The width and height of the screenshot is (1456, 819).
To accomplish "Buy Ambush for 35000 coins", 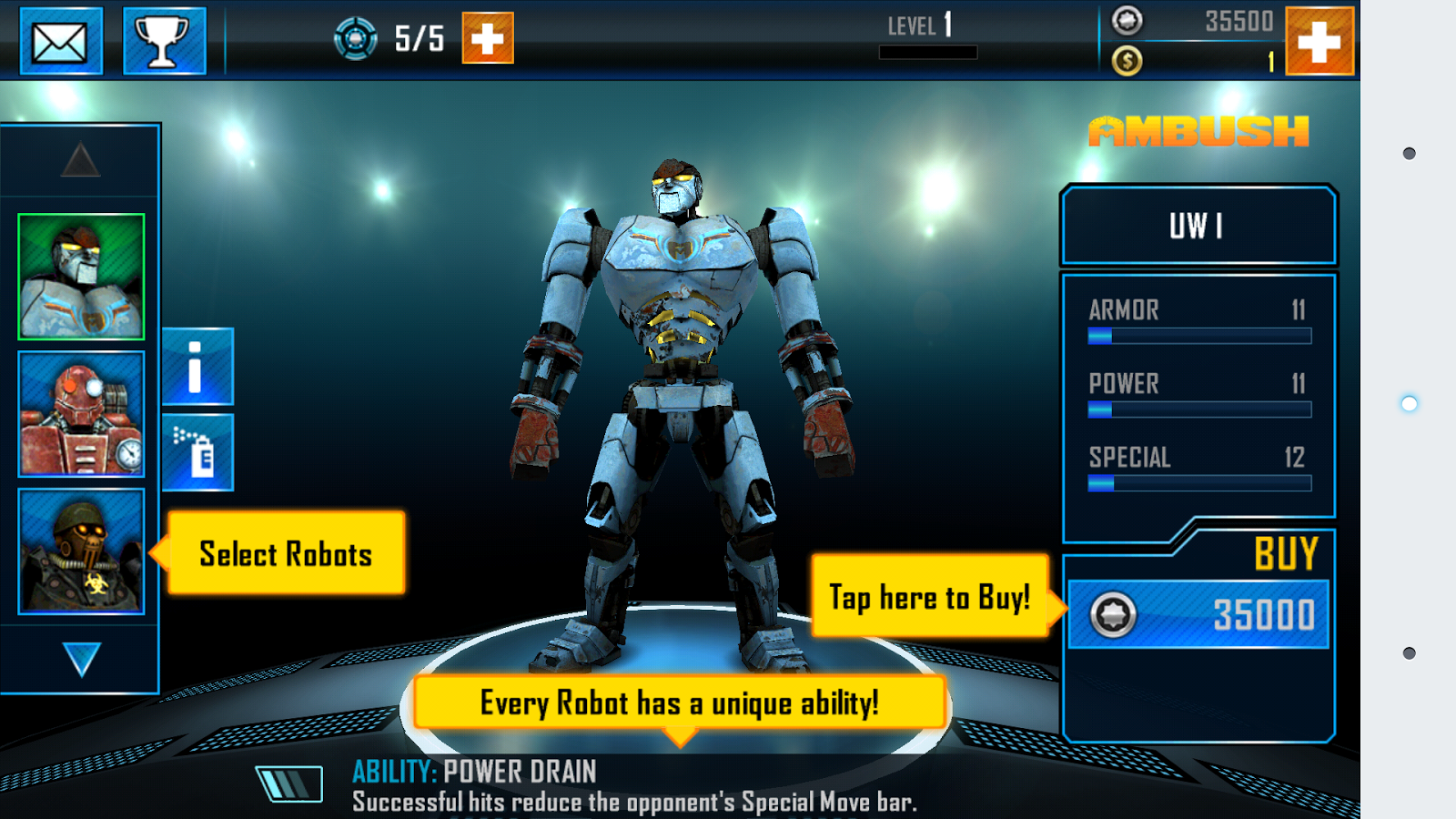I will coord(1198,614).
